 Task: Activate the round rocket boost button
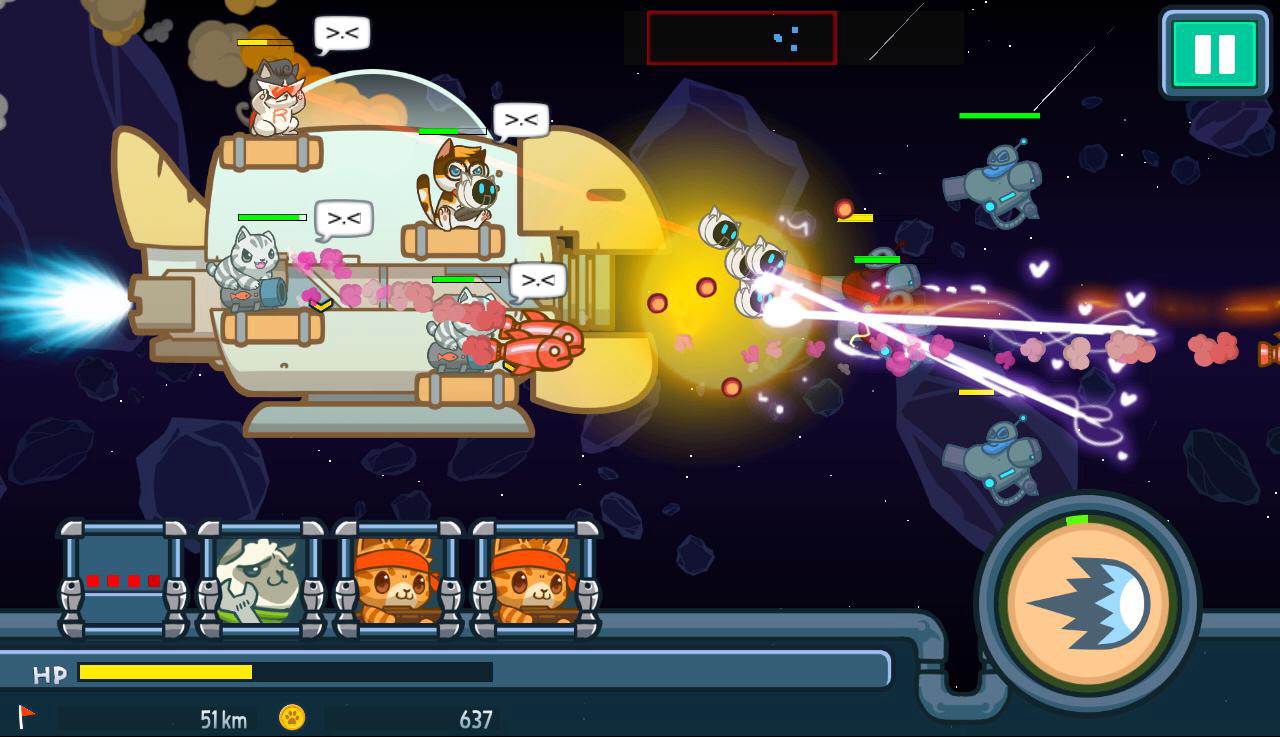pyautogui.click(x=1089, y=603)
